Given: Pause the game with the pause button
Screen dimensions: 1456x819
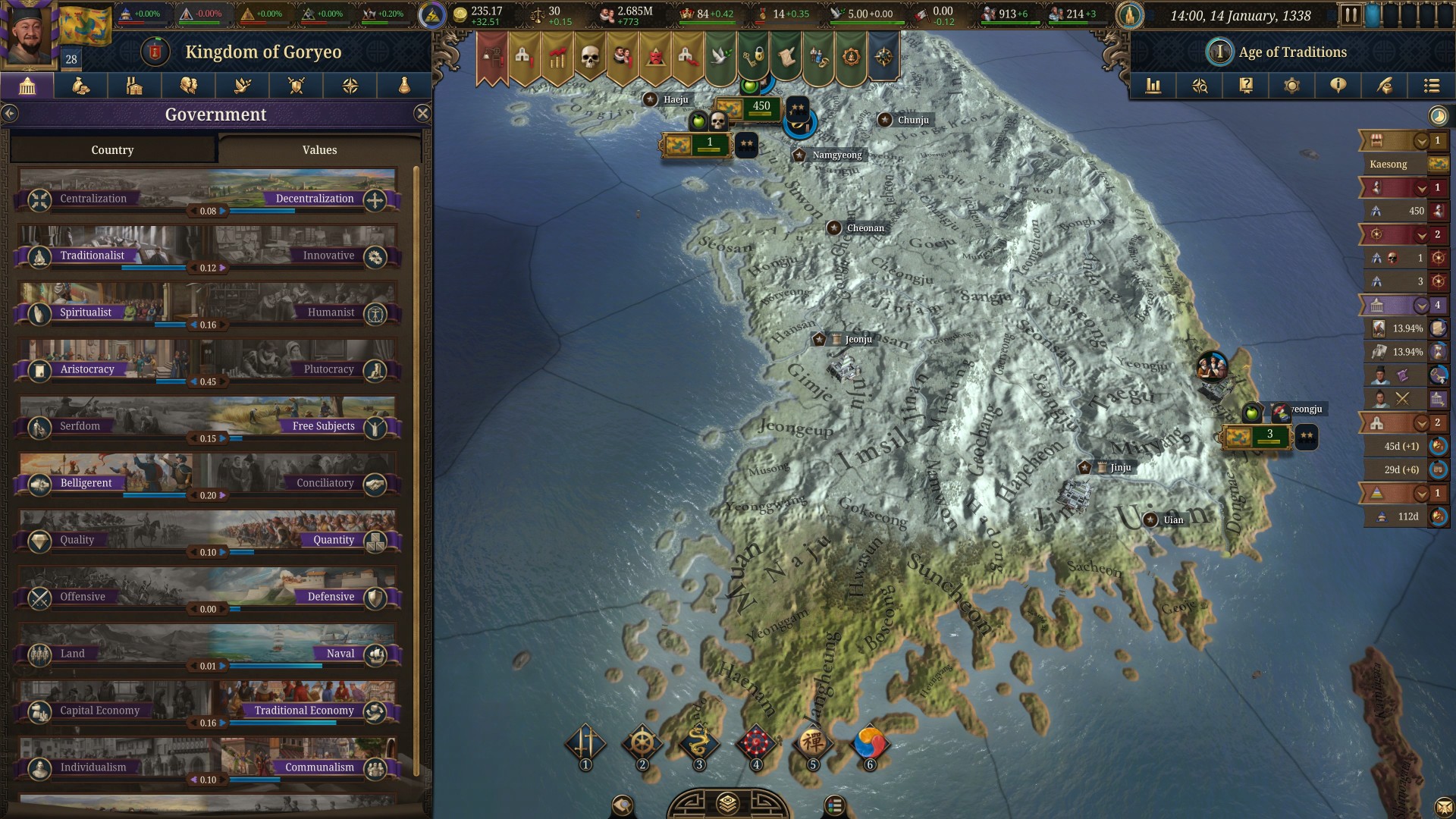Looking at the screenshot, I should pyautogui.click(x=1350, y=14).
